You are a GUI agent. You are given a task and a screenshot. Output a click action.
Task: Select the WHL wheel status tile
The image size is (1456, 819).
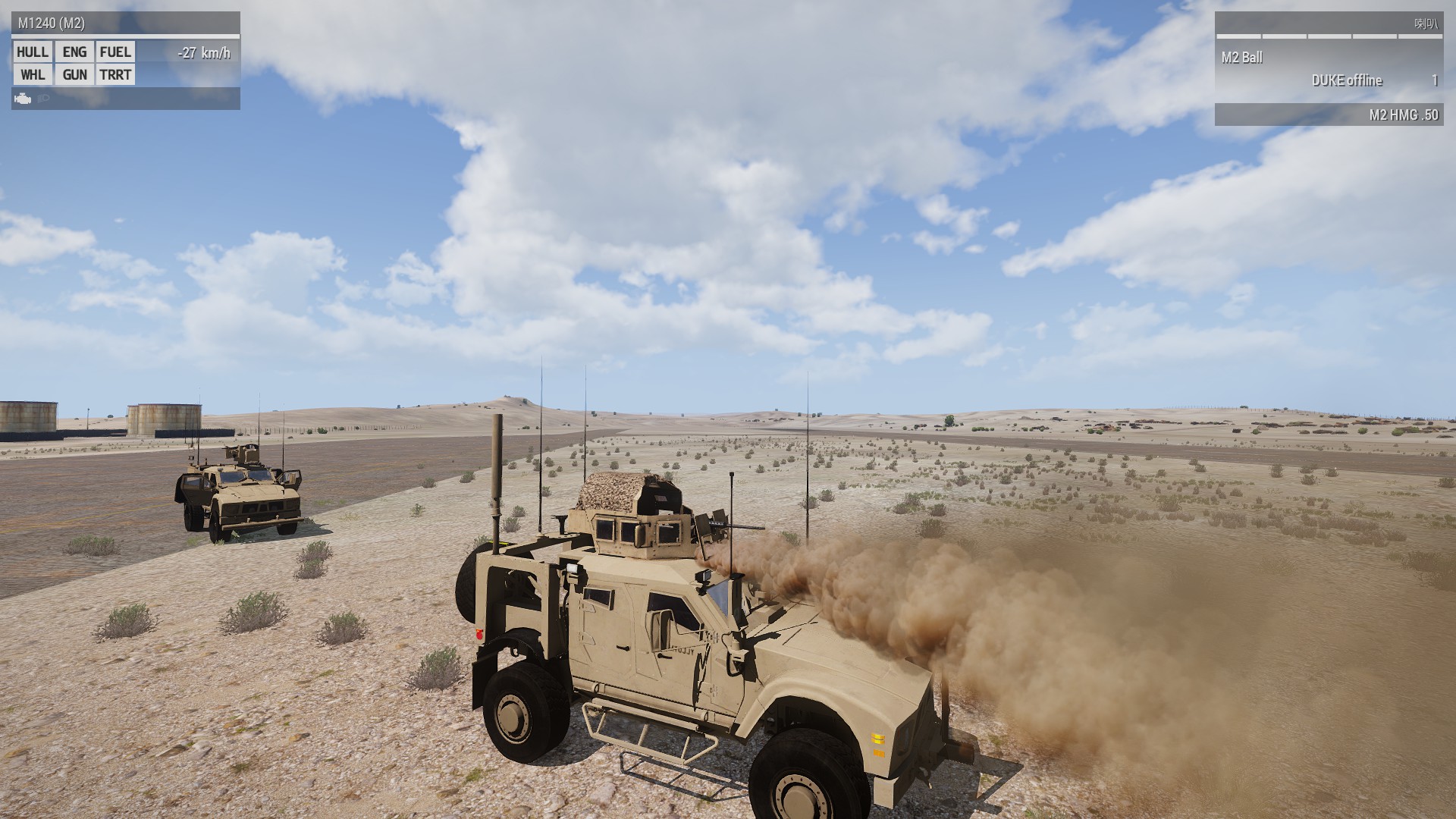[x=33, y=74]
